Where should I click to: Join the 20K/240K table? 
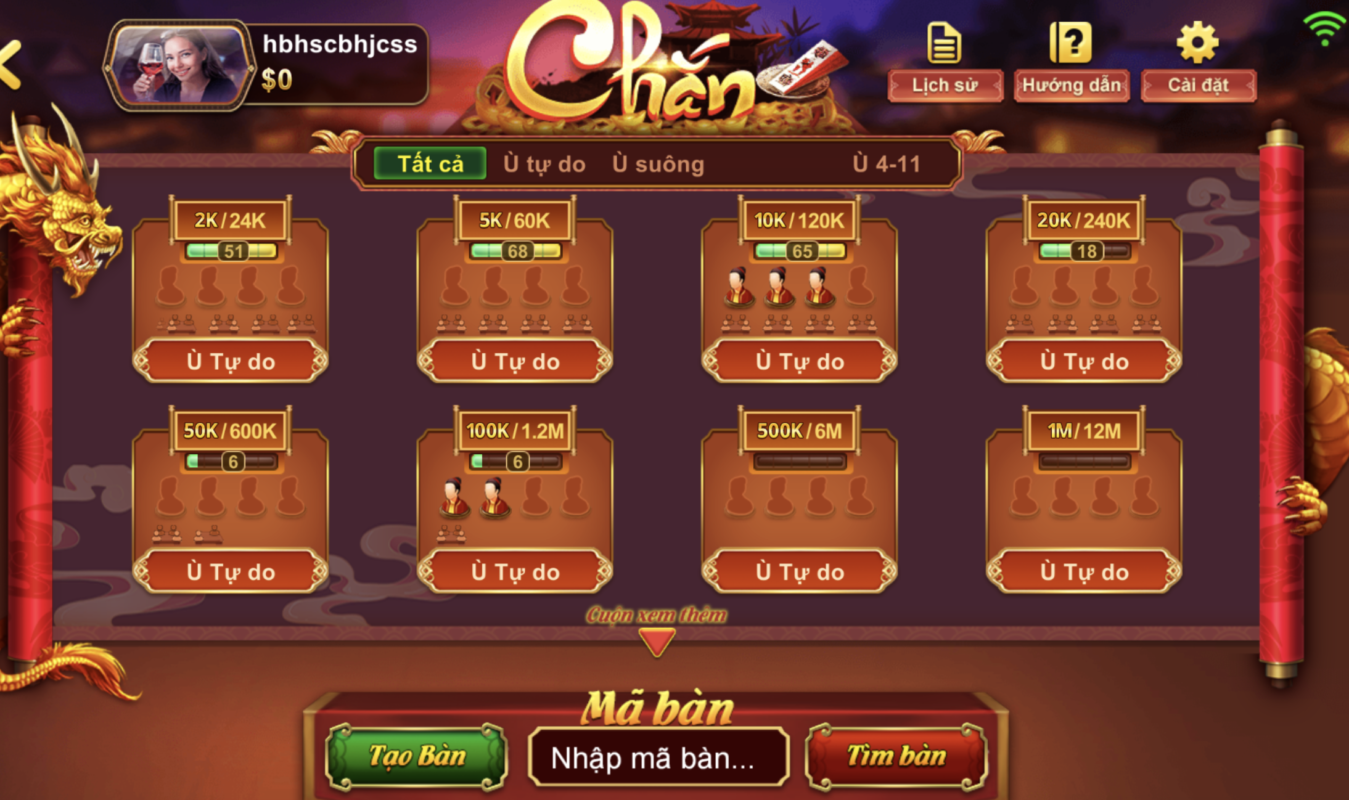click(x=1084, y=361)
